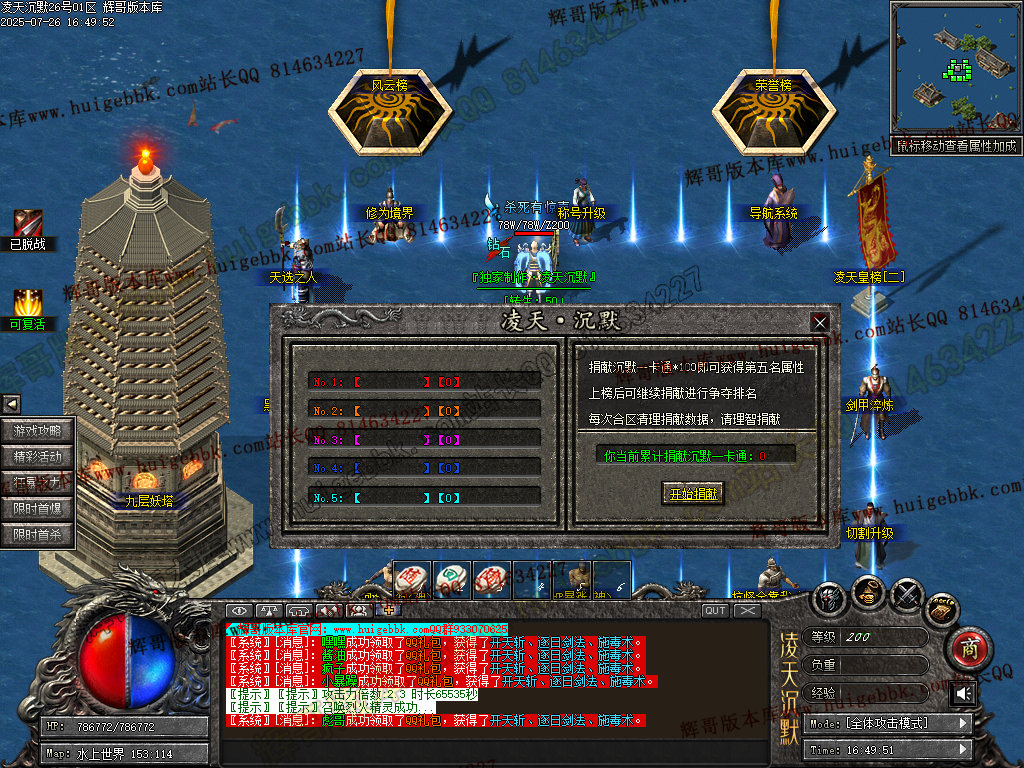Open the 风云榜 ranking board
Screen dimensions: 1024x768
(x=389, y=110)
